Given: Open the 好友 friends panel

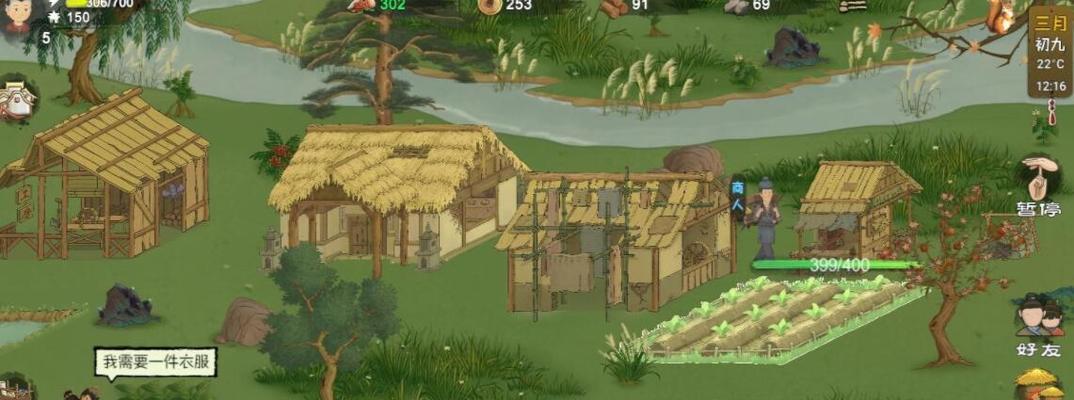Looking at the screenshot, I should coord(1038,325).
